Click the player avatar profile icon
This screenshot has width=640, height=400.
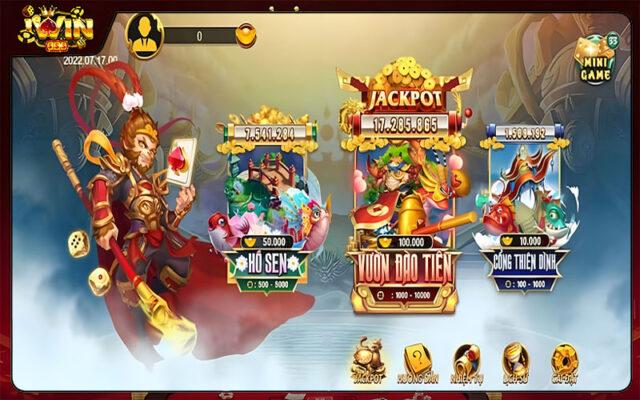[146, 34]
